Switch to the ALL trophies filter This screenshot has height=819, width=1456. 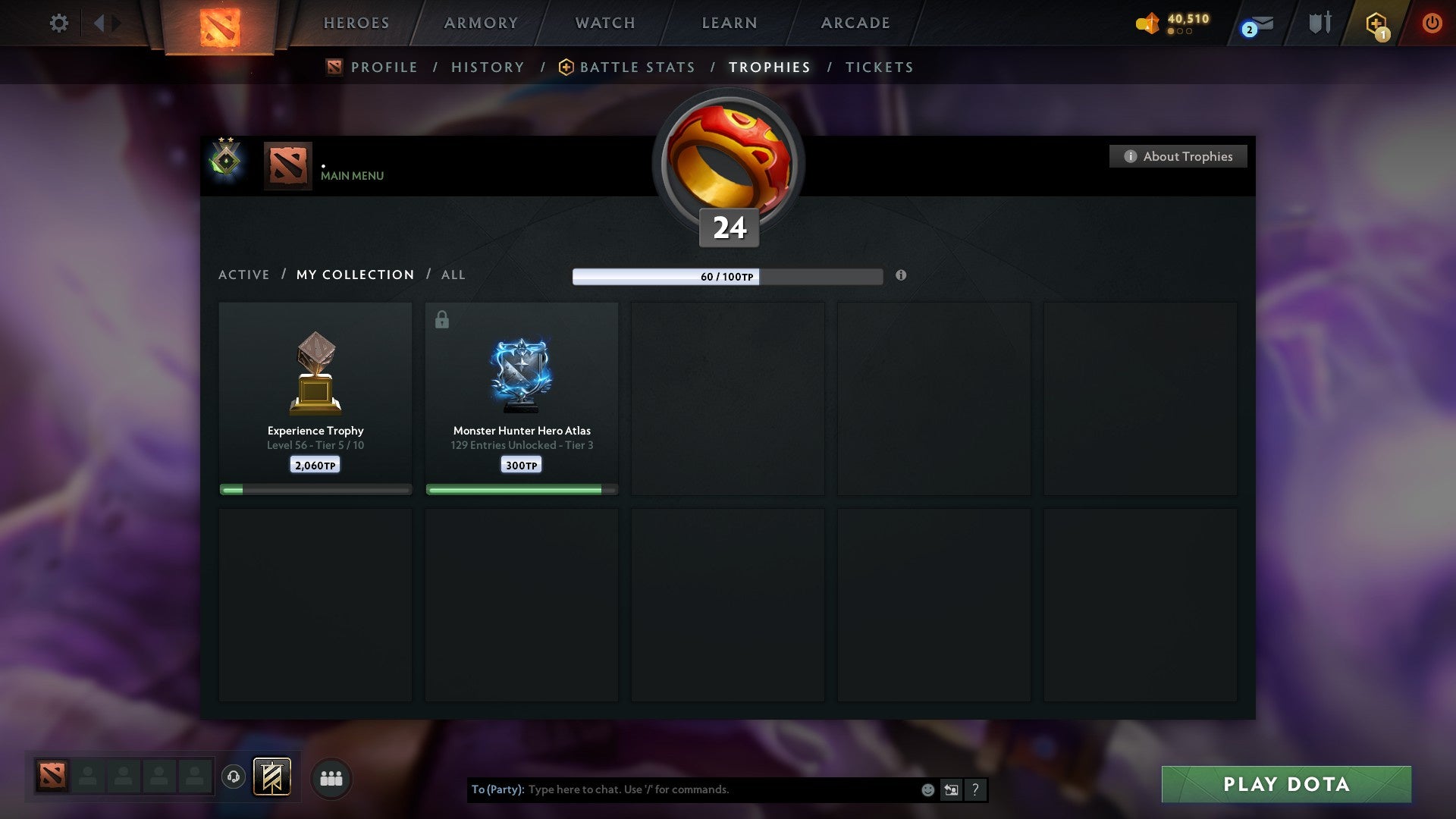pos(453,275)
